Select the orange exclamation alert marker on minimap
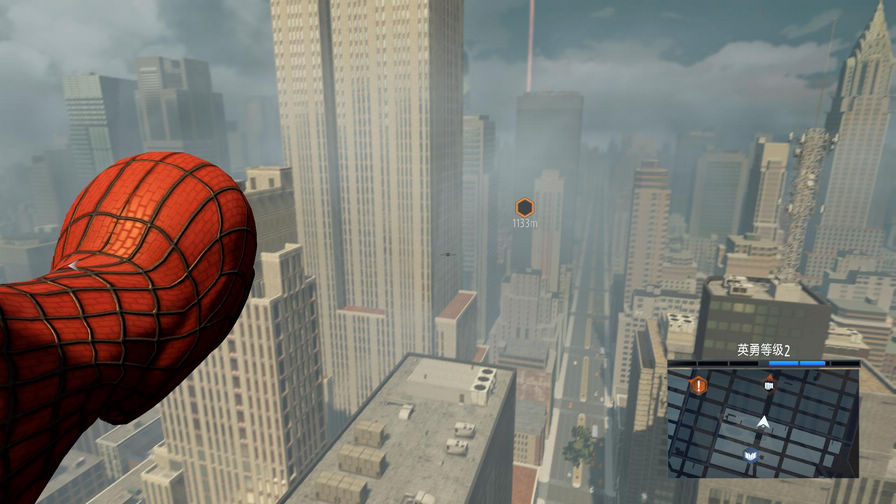This screenshot has height=504, width=896. point(699,384)
